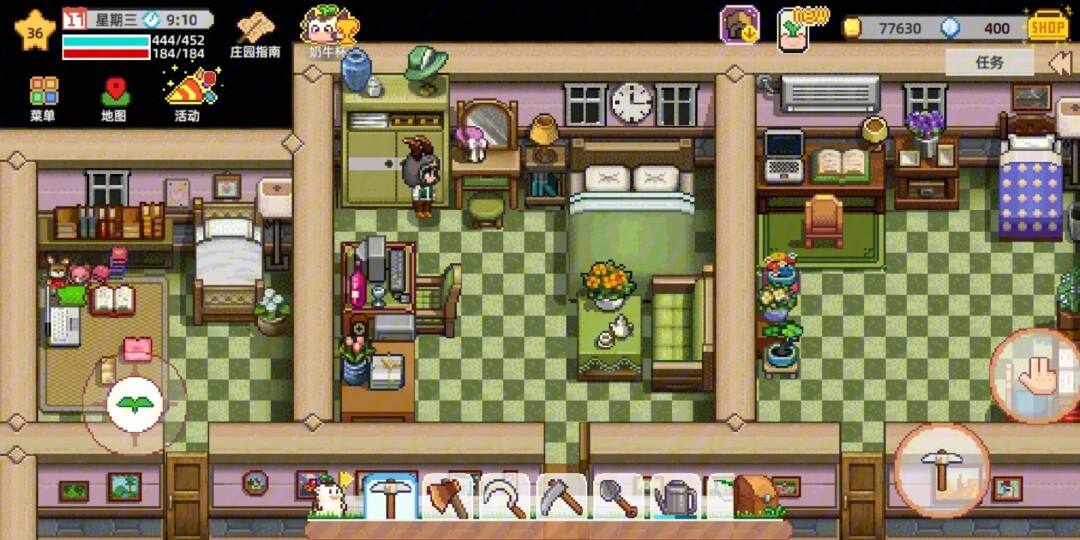Select the shovel hotbar slot
The height and width of the screenshot is (540, 1080).
[617, 495]
